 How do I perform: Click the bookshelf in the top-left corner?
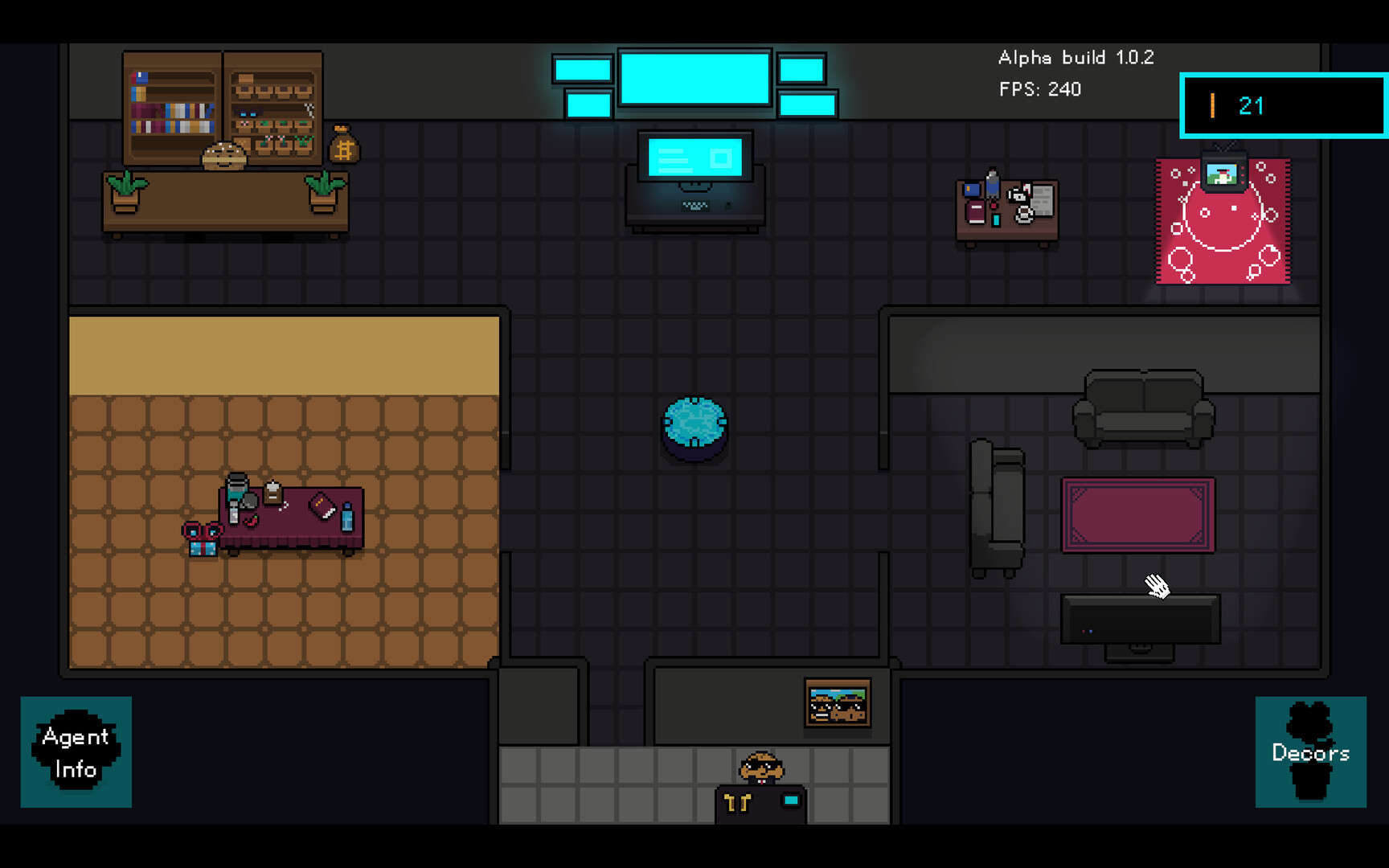[x=173, y=108]
